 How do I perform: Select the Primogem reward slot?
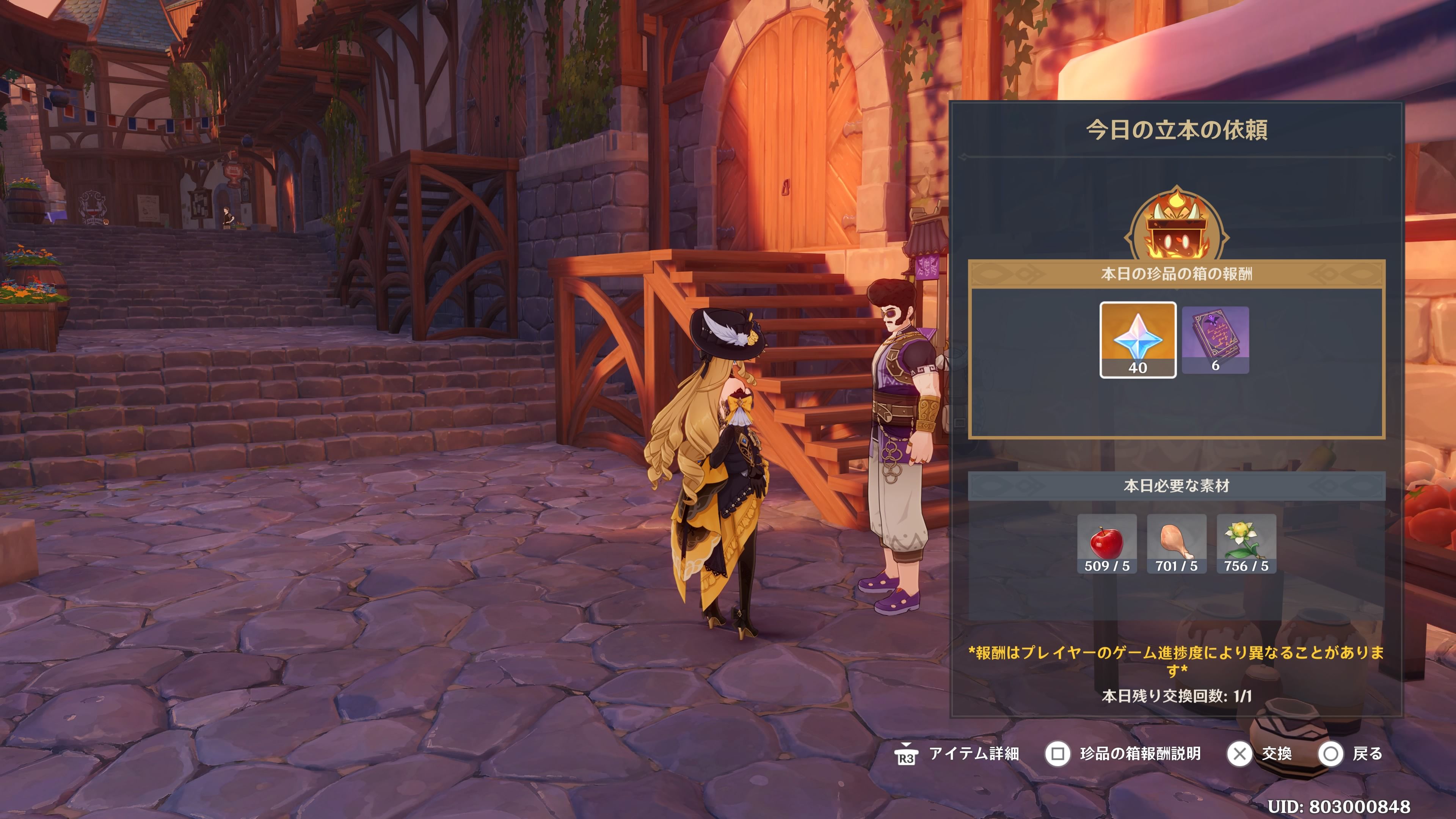pyautogui.click(x=1137, y=340)
